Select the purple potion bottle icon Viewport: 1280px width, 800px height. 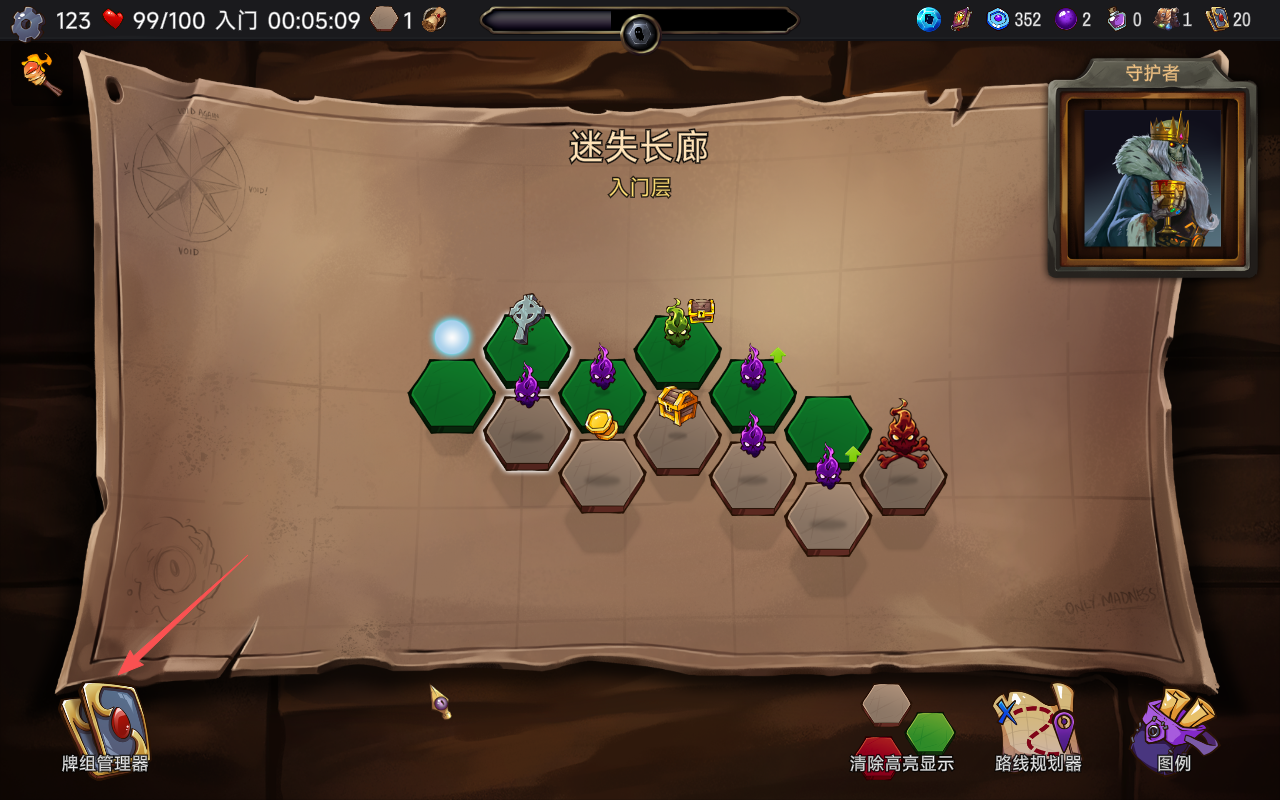(1117, 20)
